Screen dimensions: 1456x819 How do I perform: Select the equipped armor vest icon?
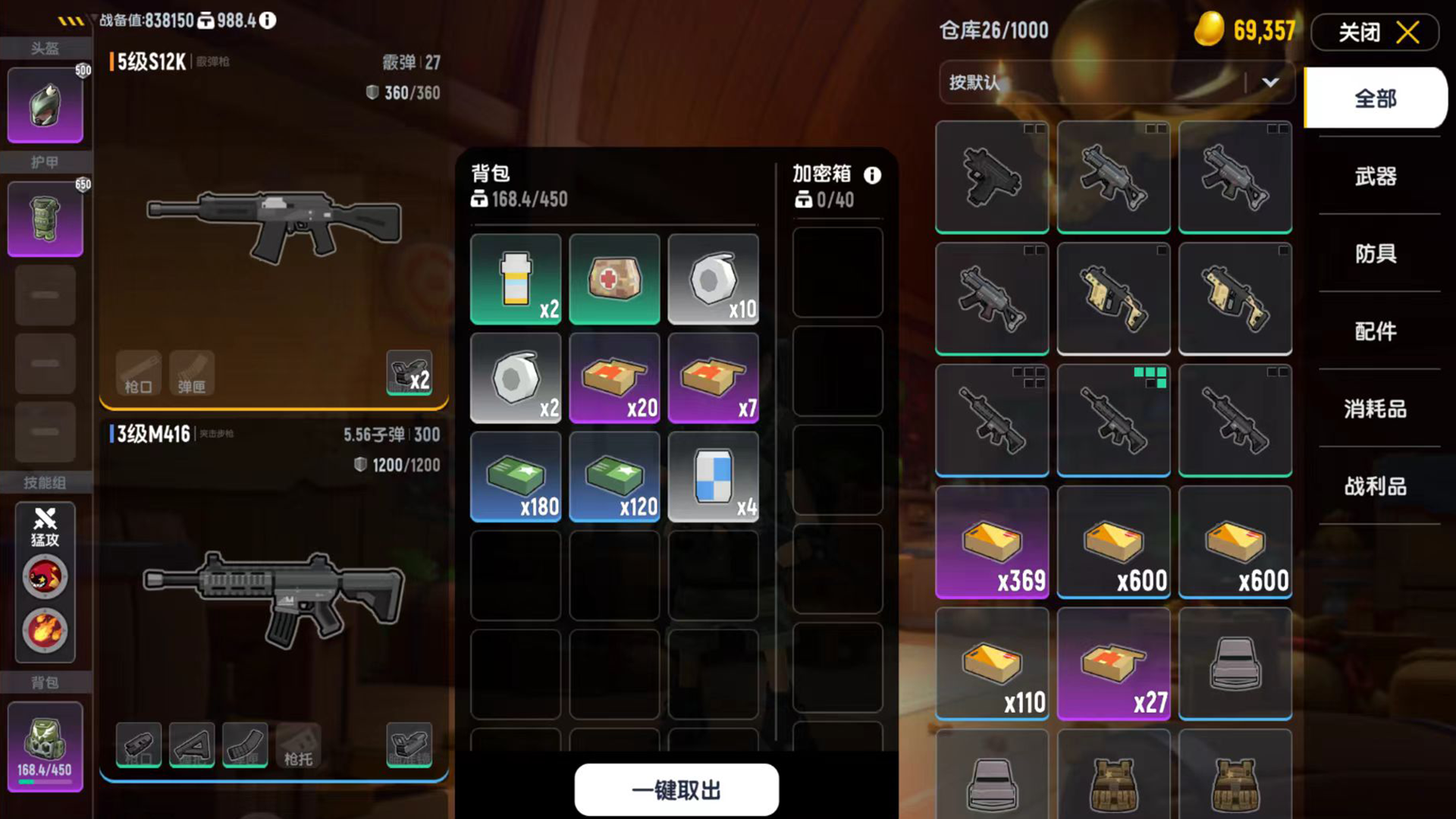45,219
